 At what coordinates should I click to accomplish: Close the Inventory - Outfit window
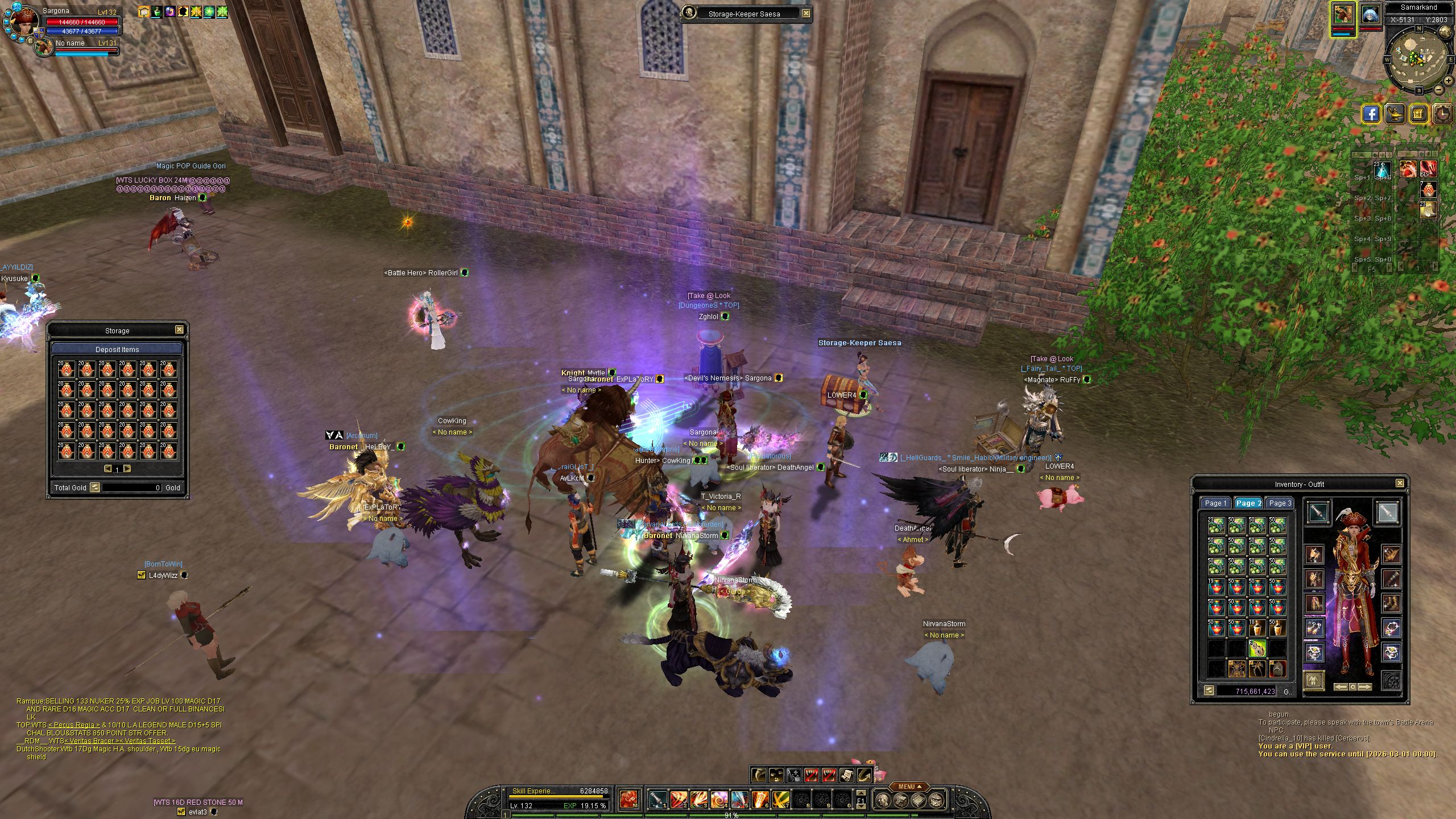1400,483
